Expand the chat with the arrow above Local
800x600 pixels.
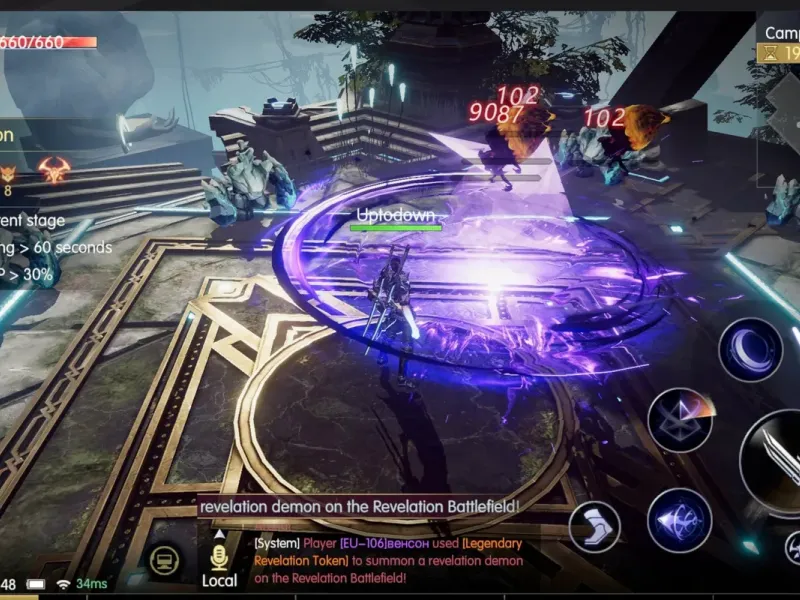pos(219,534)
